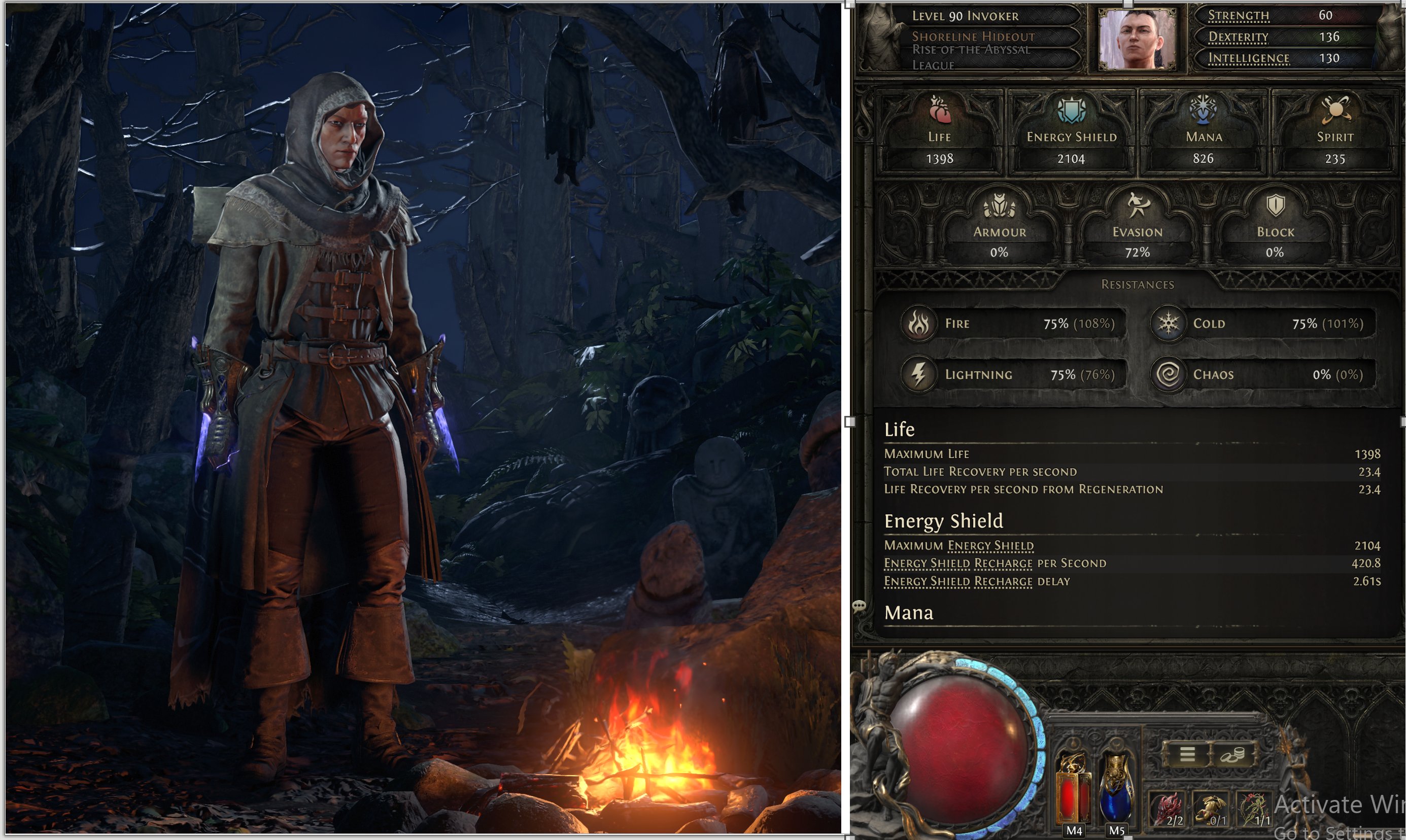Click the Block defence panel

click(x=1275, y=229)
